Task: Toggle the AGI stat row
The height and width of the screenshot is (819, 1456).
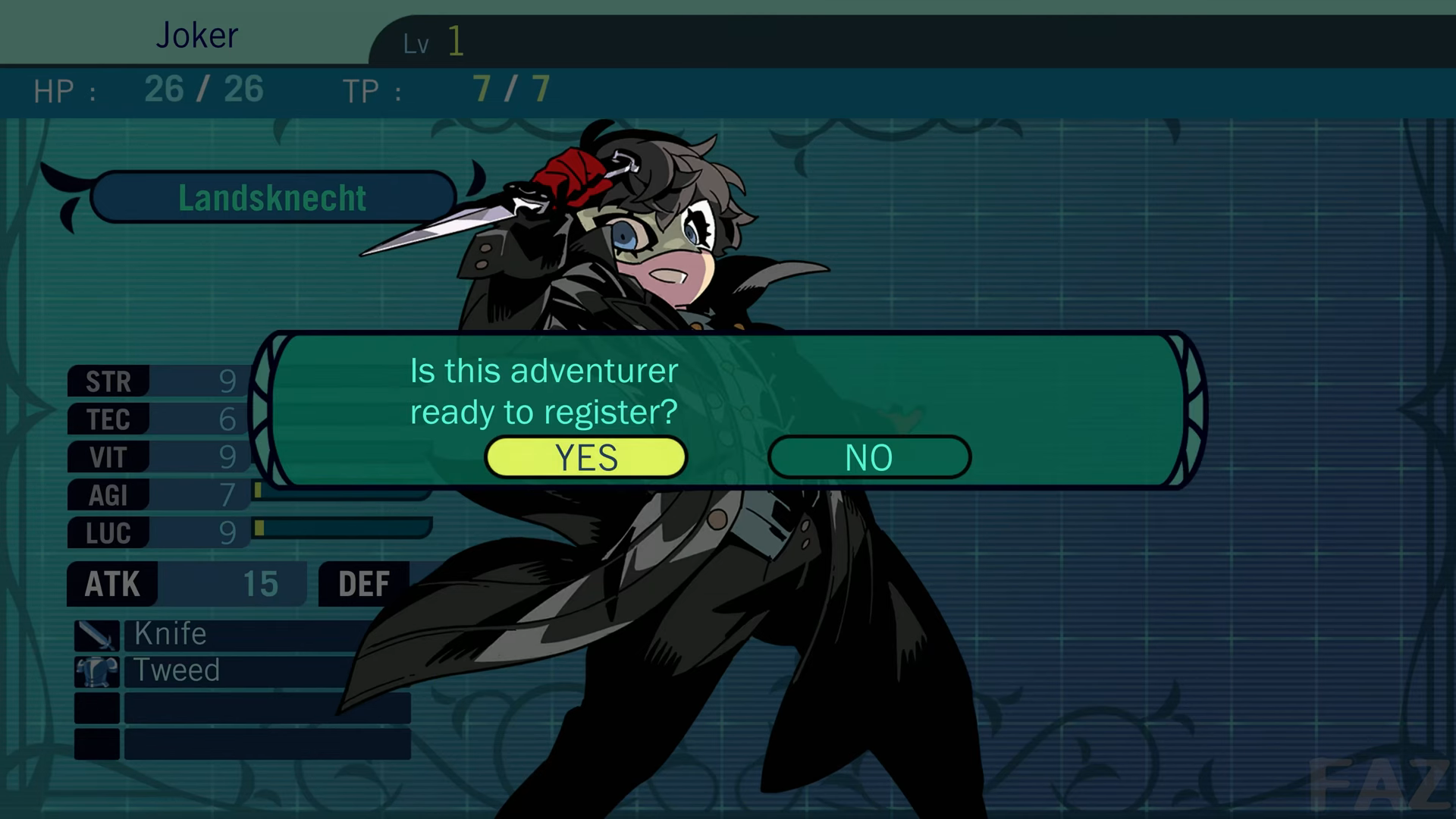Action: (x=107, y=495)
